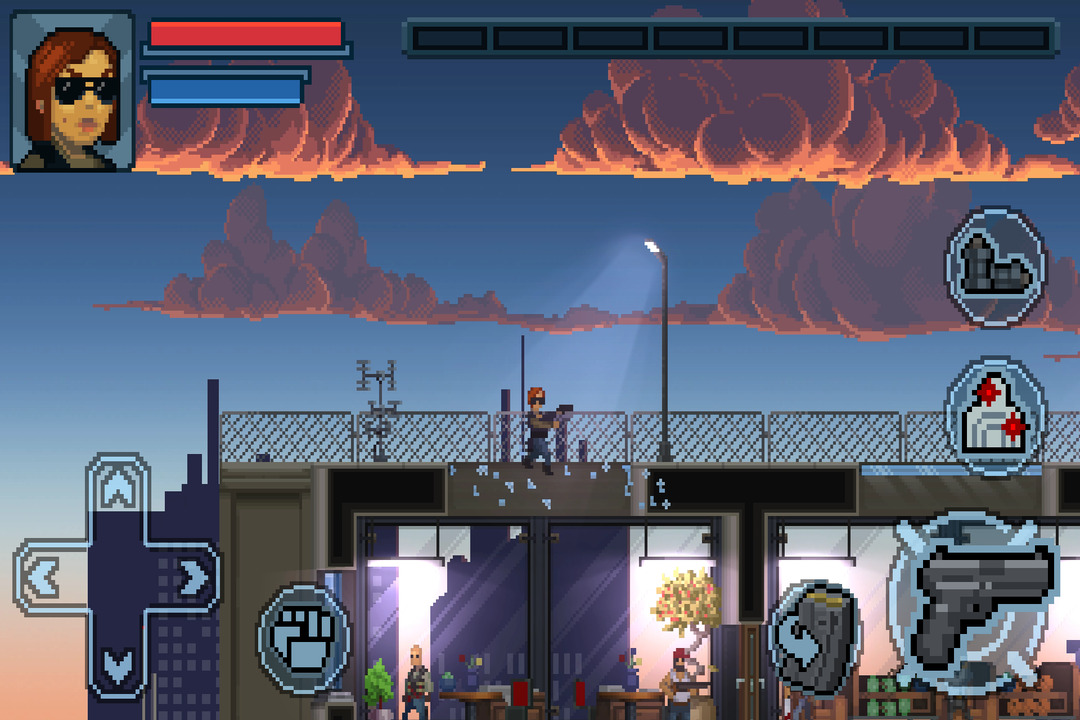
Task: Tap the up arrow on the d-pad
Action: click(x=119, y=489)
